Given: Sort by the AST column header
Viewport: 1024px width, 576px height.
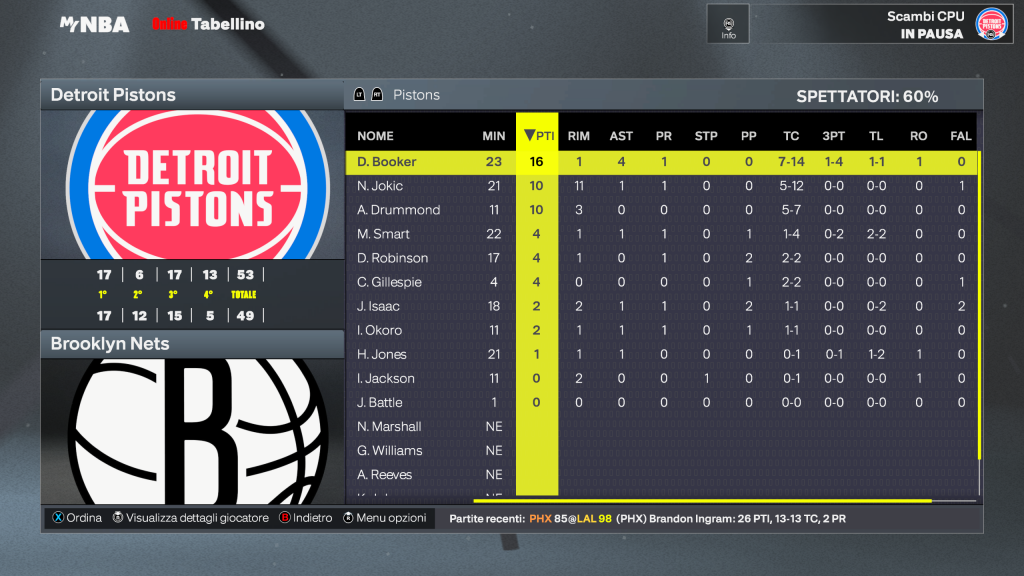Looking at the screenshot, I should [x=621, y=136].
